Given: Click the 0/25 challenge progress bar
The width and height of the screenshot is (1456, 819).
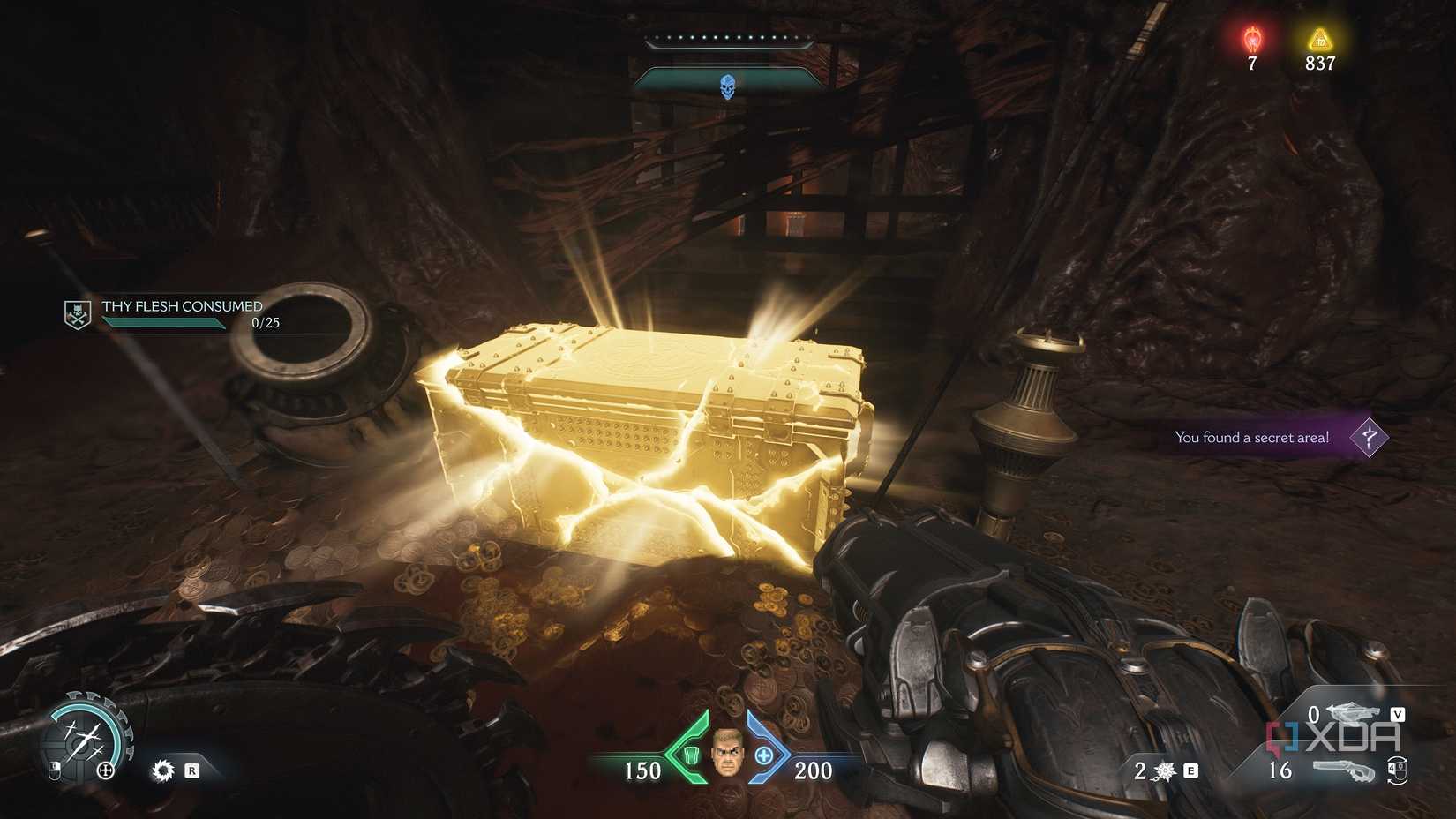Looking at the screenshot, I should pos(163,323).
